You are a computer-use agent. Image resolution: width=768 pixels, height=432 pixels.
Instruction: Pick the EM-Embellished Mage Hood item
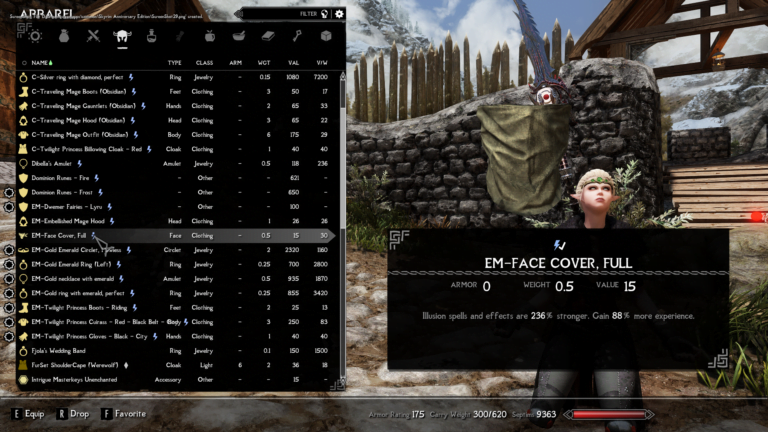tap(68, 221)
